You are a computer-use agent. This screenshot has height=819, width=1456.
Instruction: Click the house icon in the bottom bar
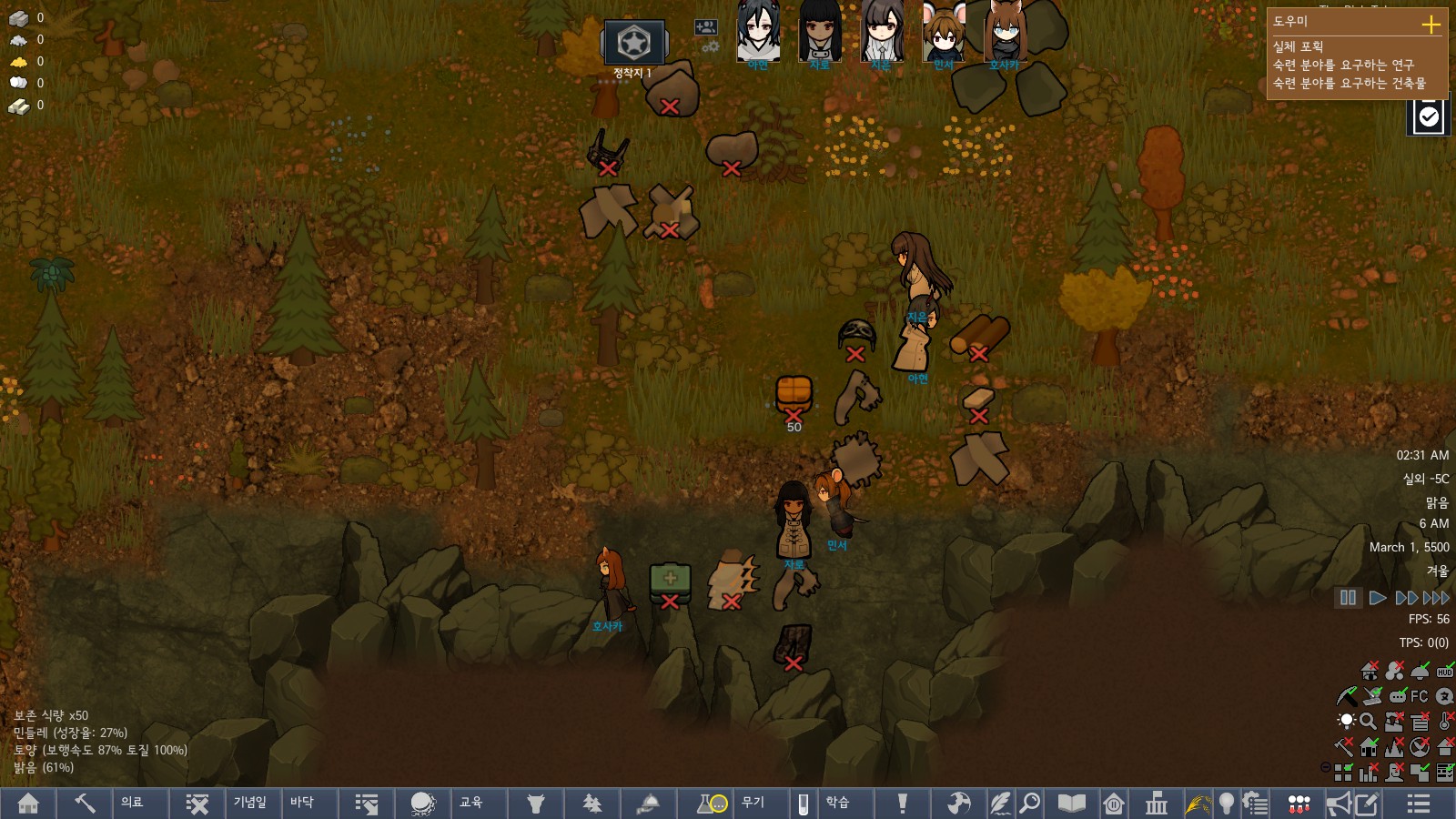point(28,804)
